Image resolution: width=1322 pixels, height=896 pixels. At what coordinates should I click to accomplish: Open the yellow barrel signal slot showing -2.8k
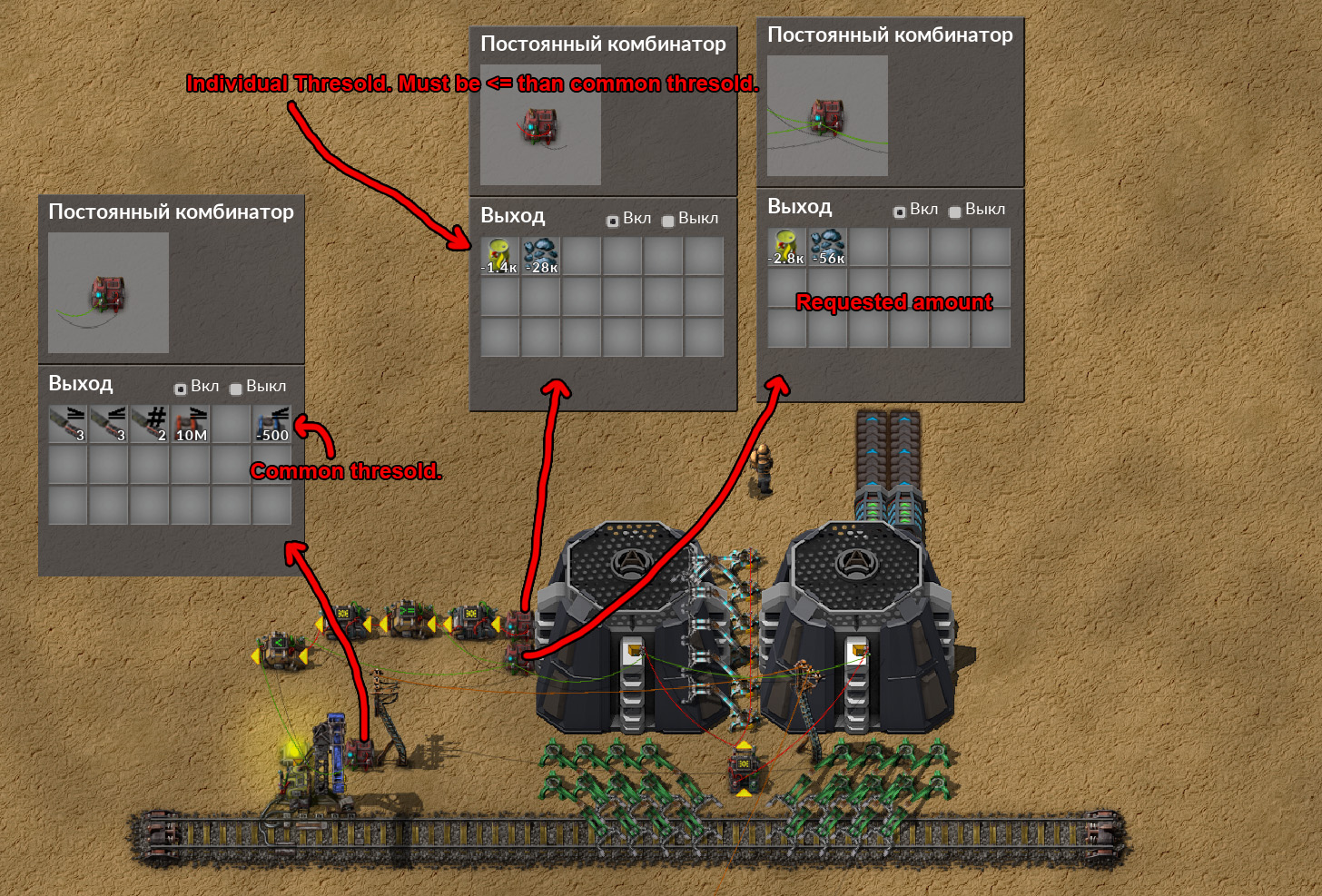(x=786, y=247)
